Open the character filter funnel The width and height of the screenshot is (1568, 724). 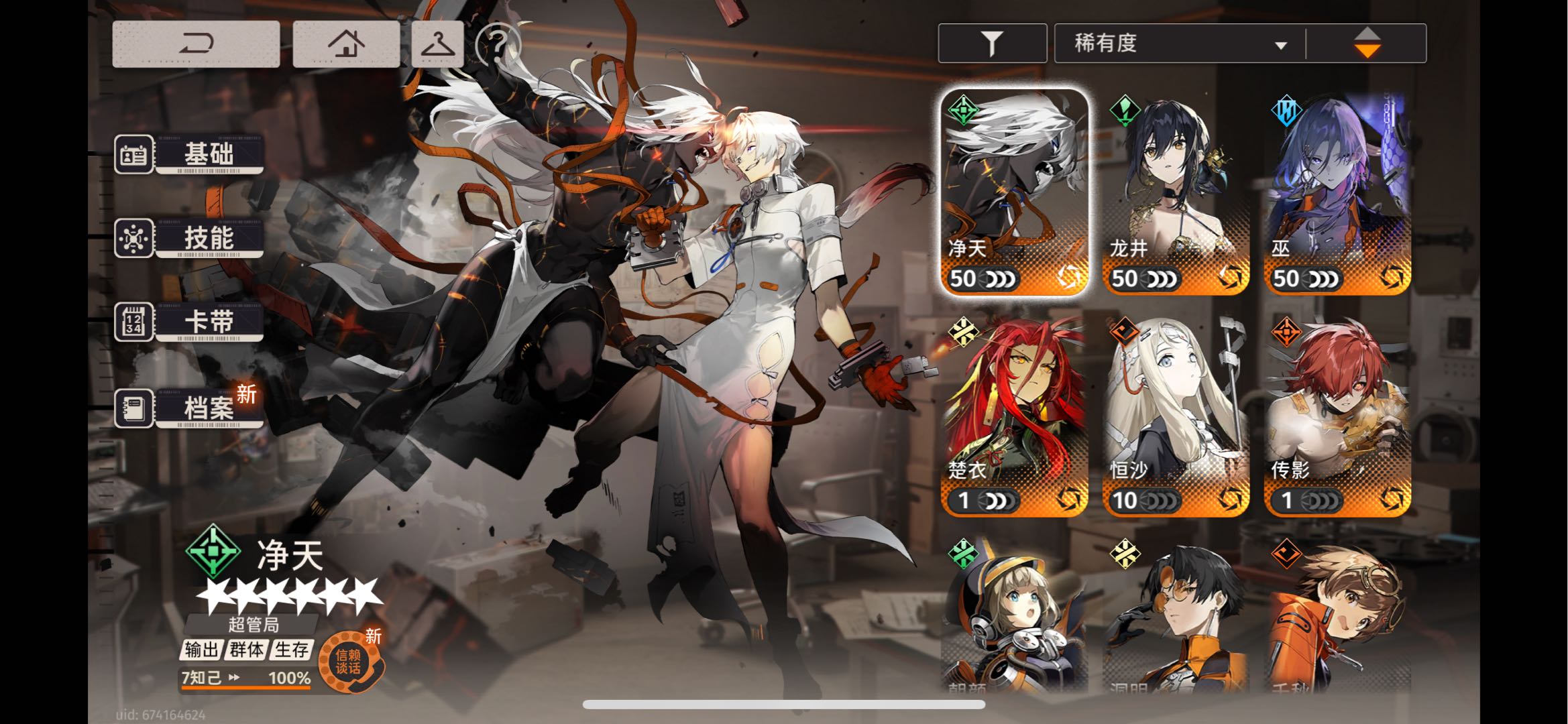click(x=992, y=44)
